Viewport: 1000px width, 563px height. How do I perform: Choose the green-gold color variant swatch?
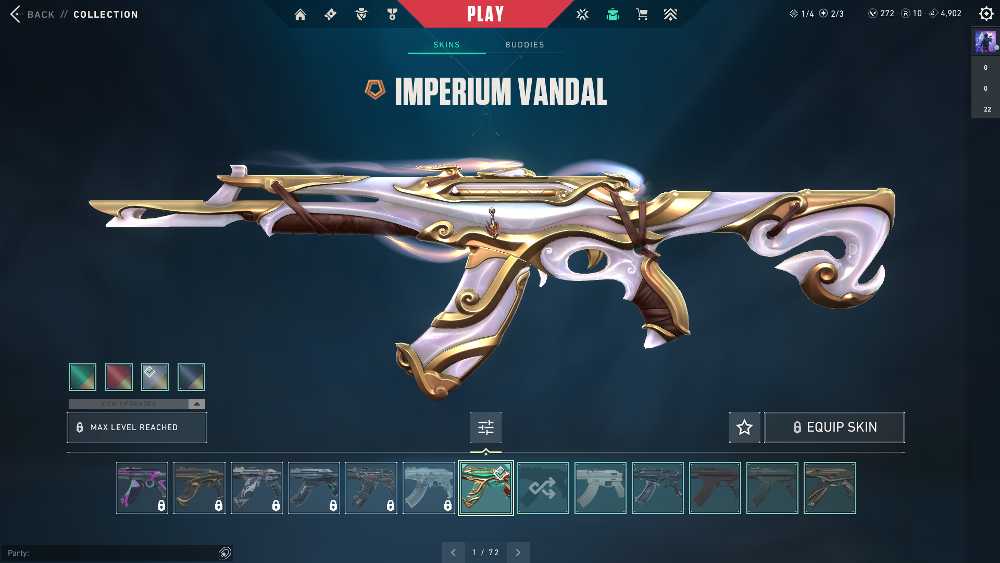coord(83,377)
